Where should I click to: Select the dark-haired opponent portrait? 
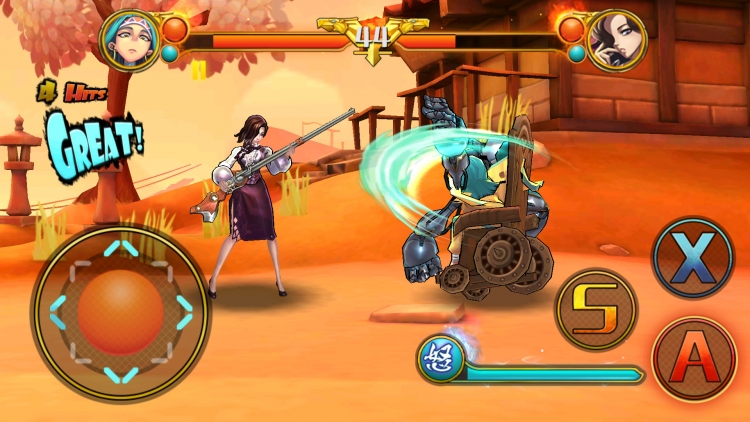click(x=616, y=40)
